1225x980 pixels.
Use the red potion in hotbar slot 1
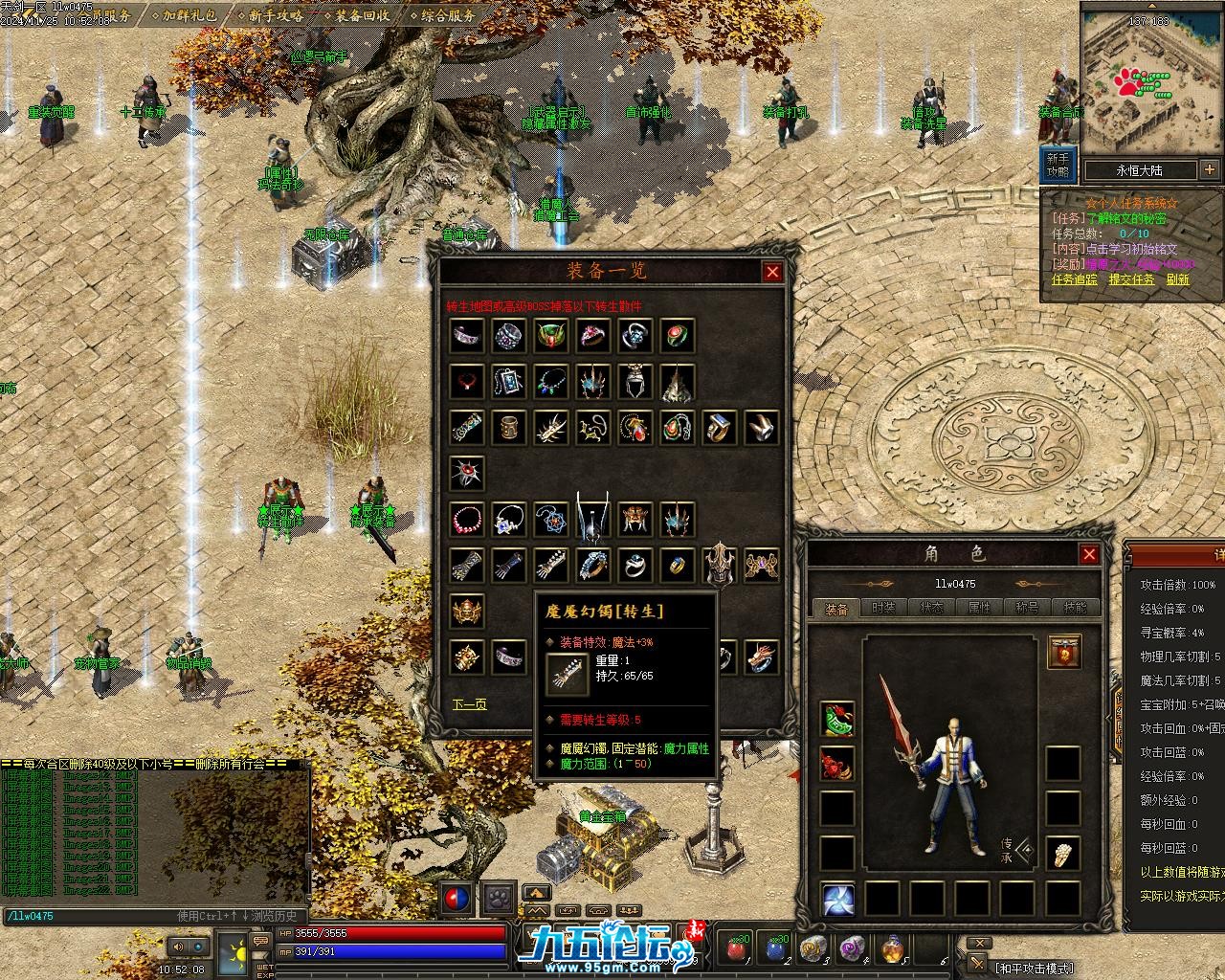pyautogui.click(x=737, y=947)
